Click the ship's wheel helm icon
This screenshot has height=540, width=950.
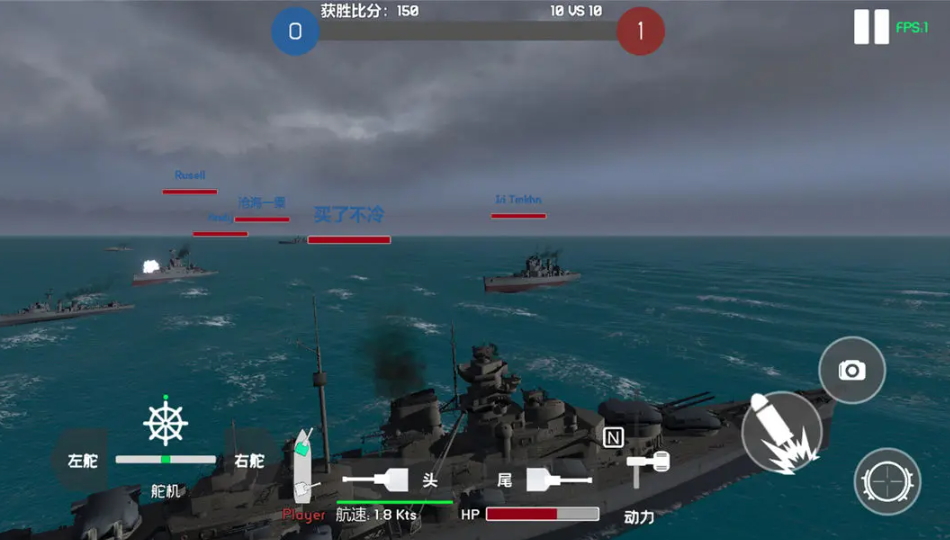point(165,422)
